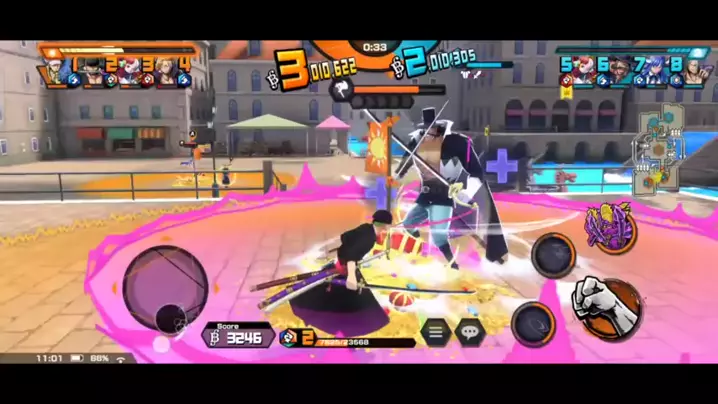Select blue team player 5 portrait
718x404 pixels.
[x=574, y=72]
